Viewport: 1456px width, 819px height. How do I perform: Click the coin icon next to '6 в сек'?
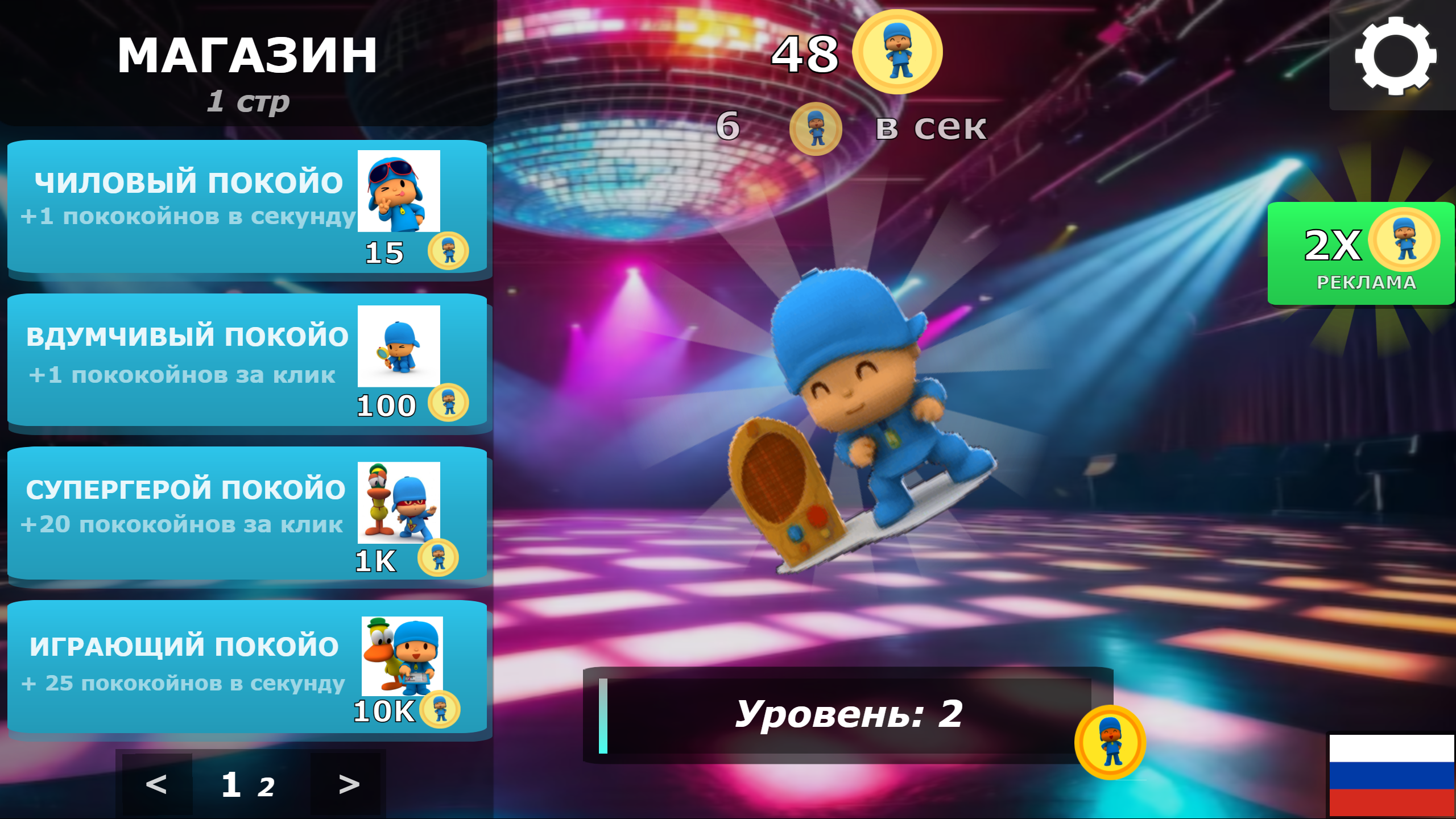[x=817, y=129]
